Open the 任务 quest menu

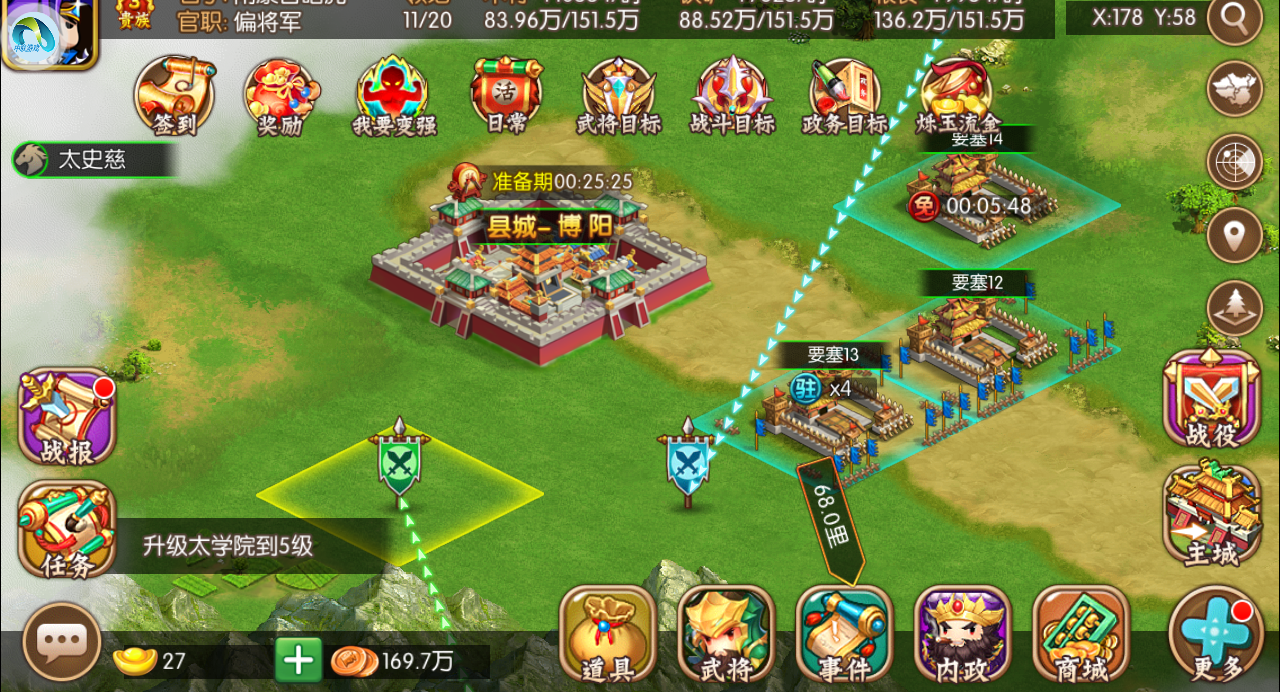[68, 529]
